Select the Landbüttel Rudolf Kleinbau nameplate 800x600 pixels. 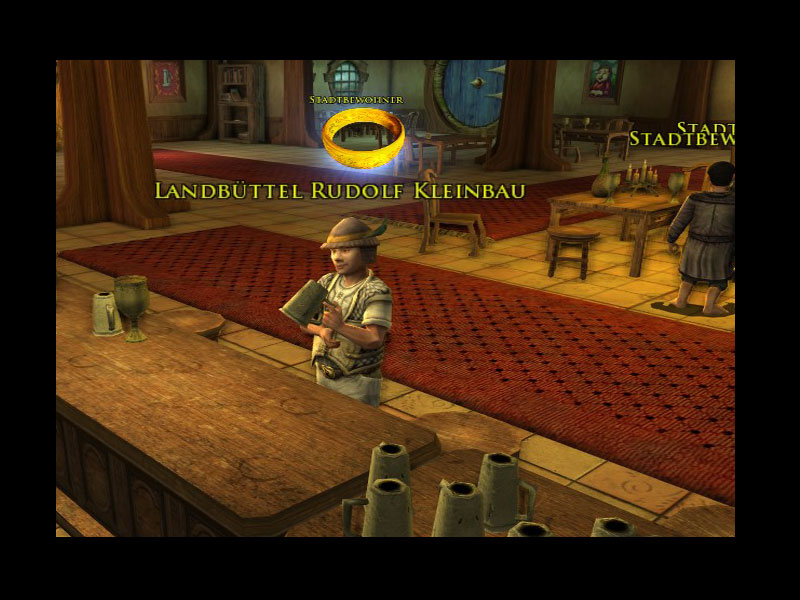point(340,191)
